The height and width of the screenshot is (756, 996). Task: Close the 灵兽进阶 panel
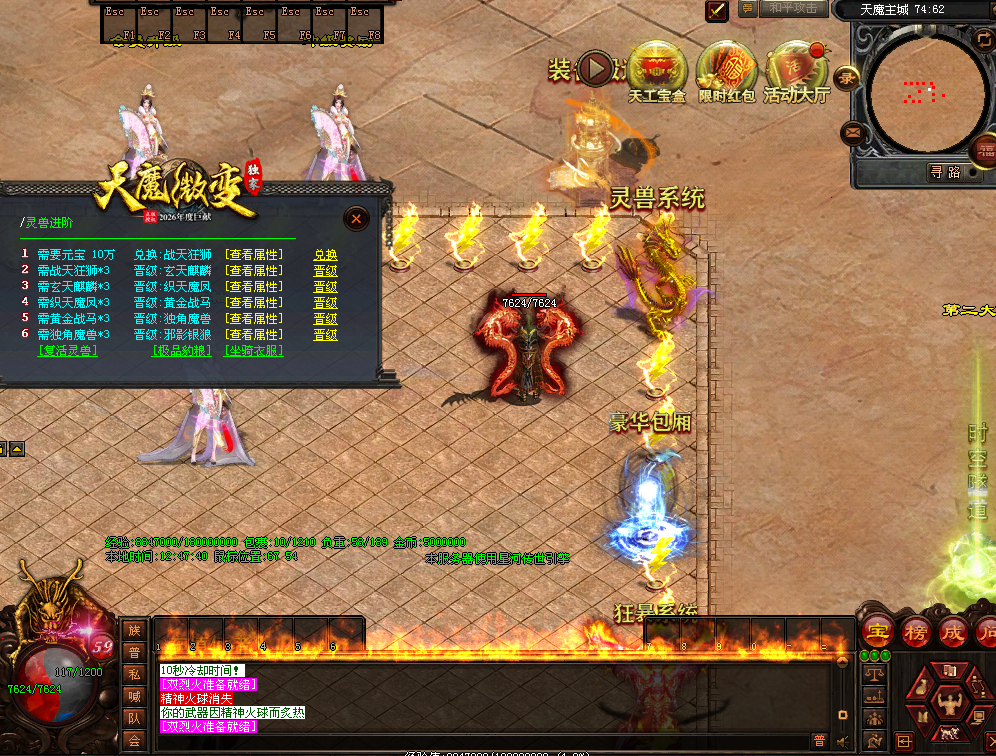point(357,218)
